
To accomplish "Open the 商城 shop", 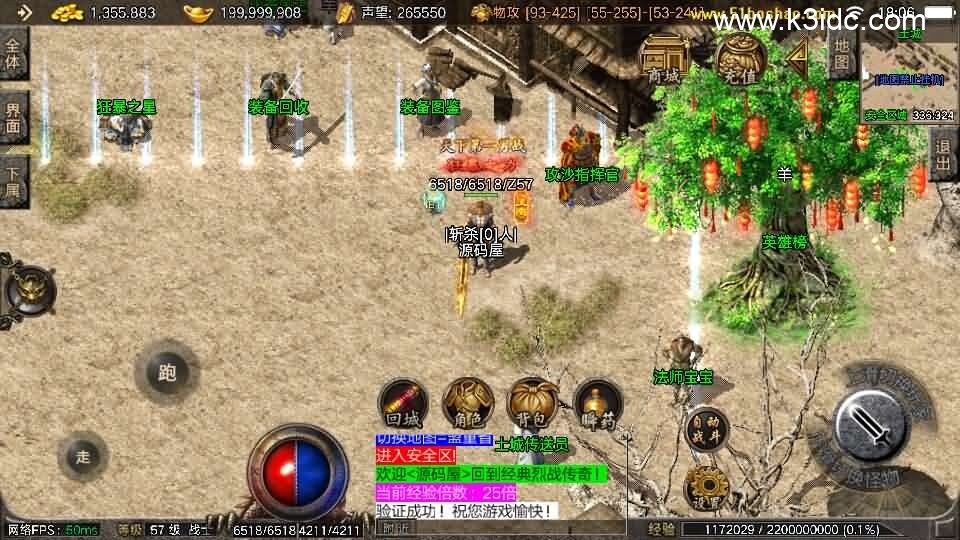I will coord(663,59).
